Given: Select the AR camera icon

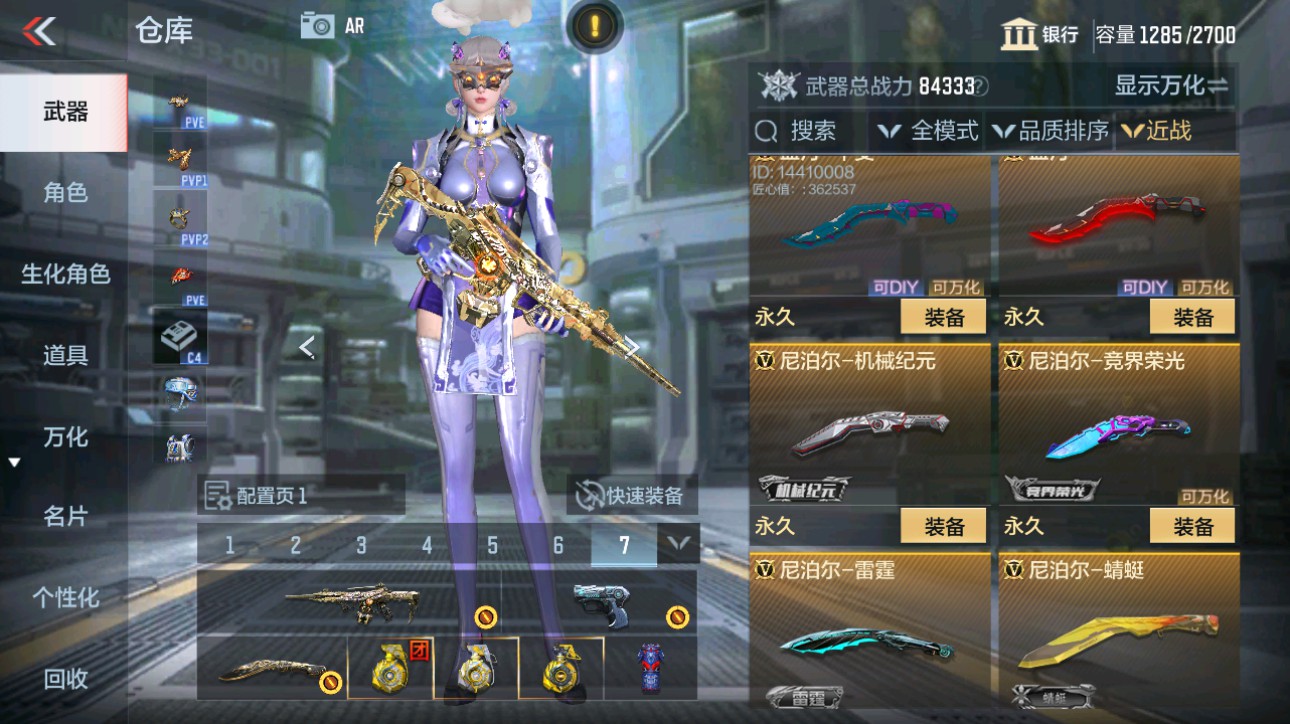Looking at the screenshot, I should pos(317,25).
